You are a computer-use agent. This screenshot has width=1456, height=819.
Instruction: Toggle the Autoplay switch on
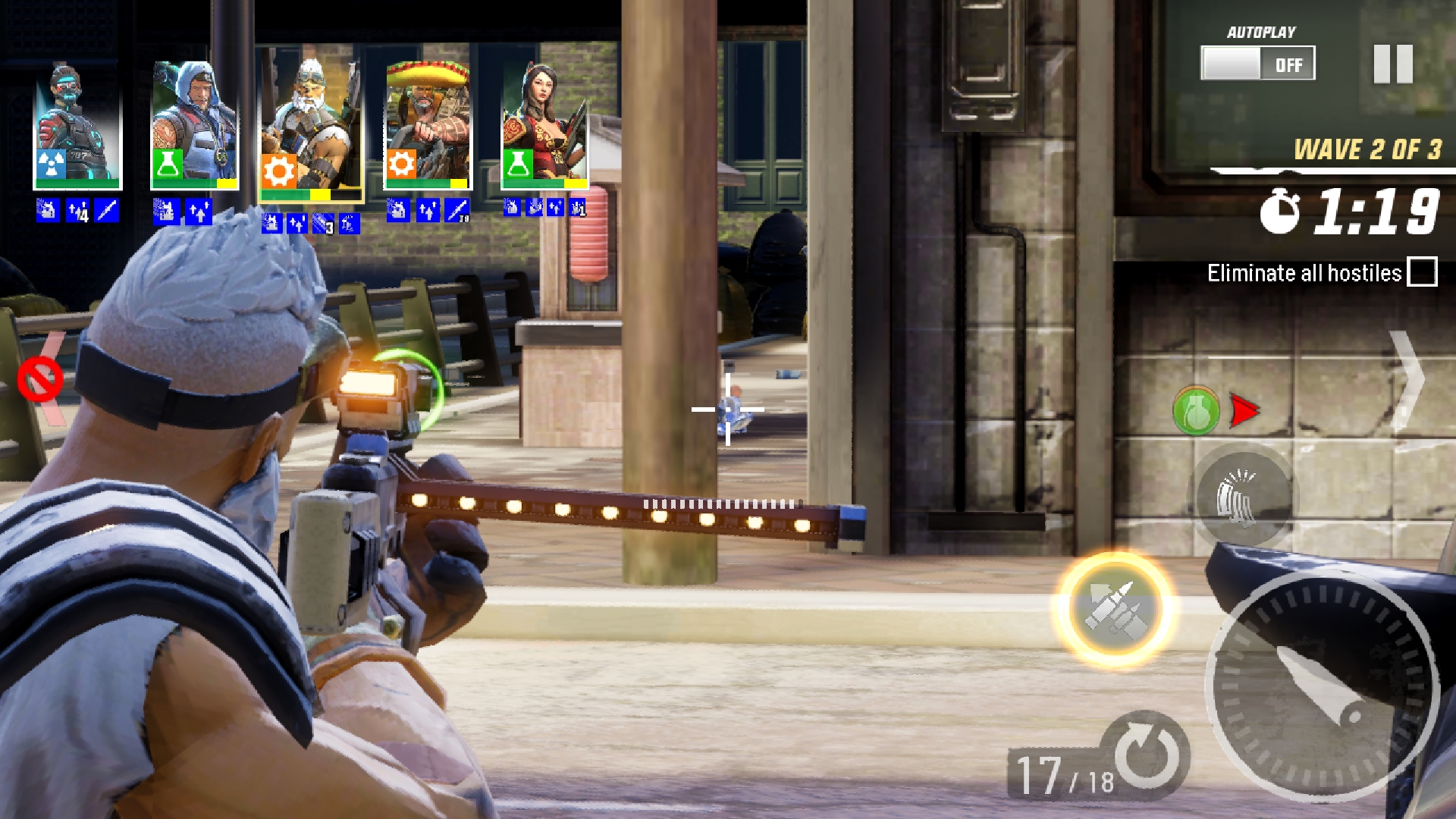click(x=1257, y=64)
